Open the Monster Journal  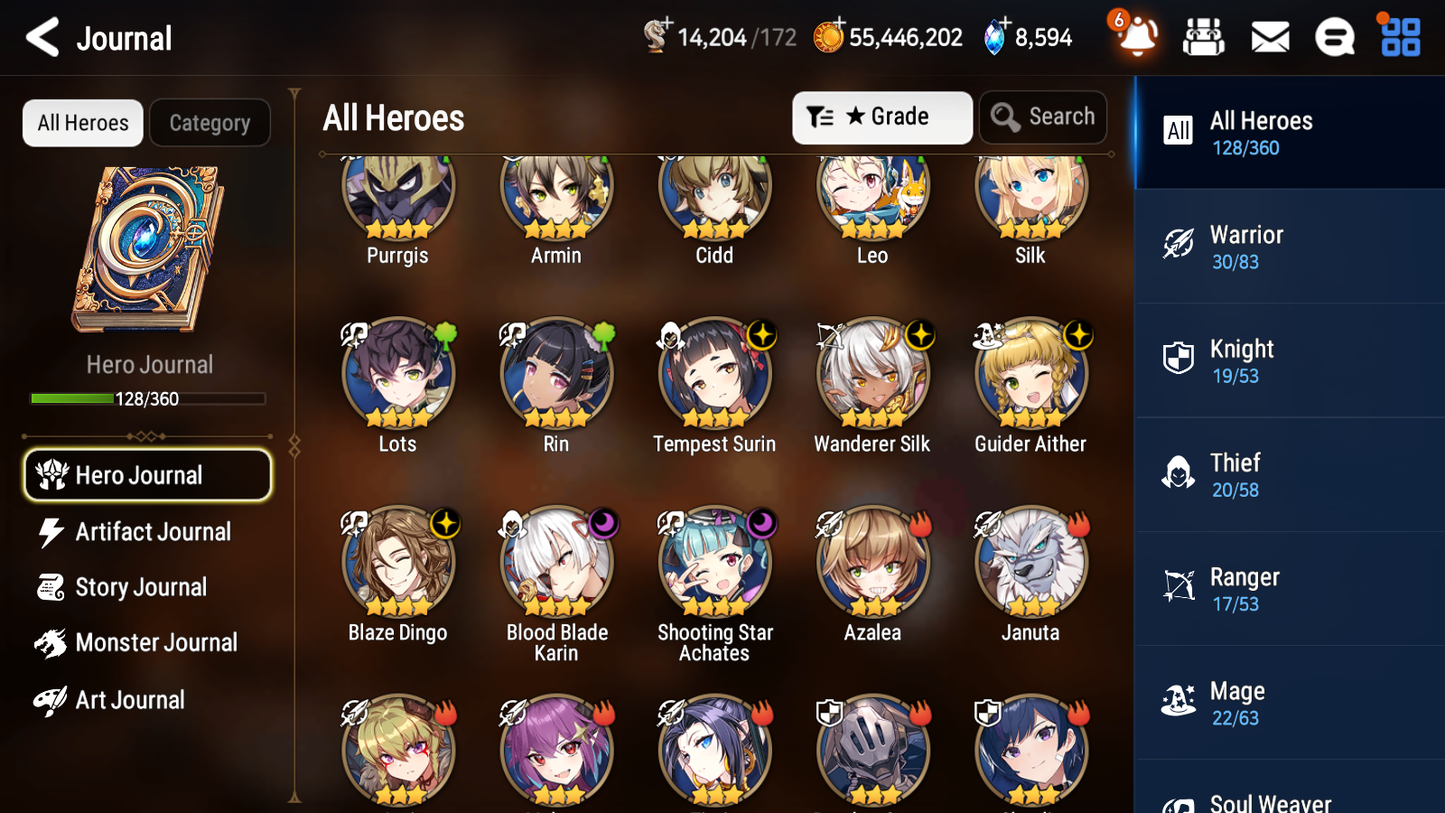coord(157,643)
